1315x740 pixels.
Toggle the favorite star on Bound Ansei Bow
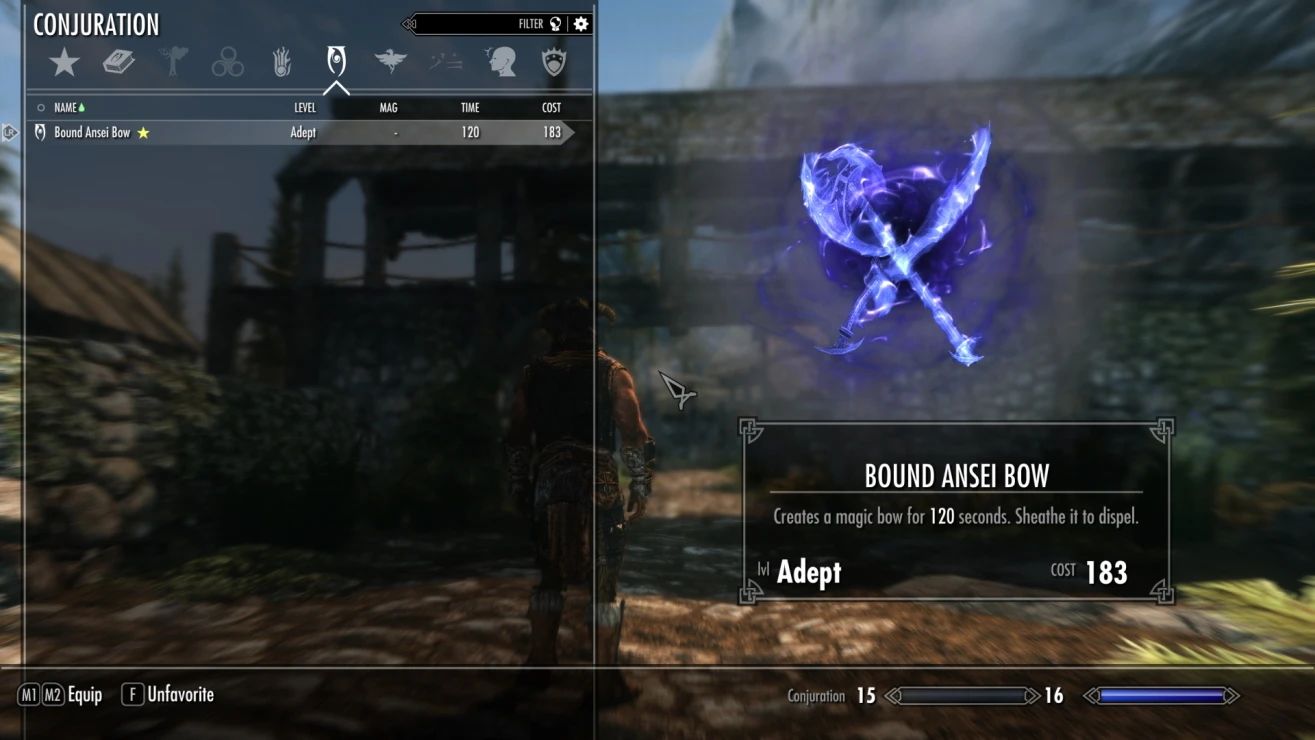tap(145, 131)
